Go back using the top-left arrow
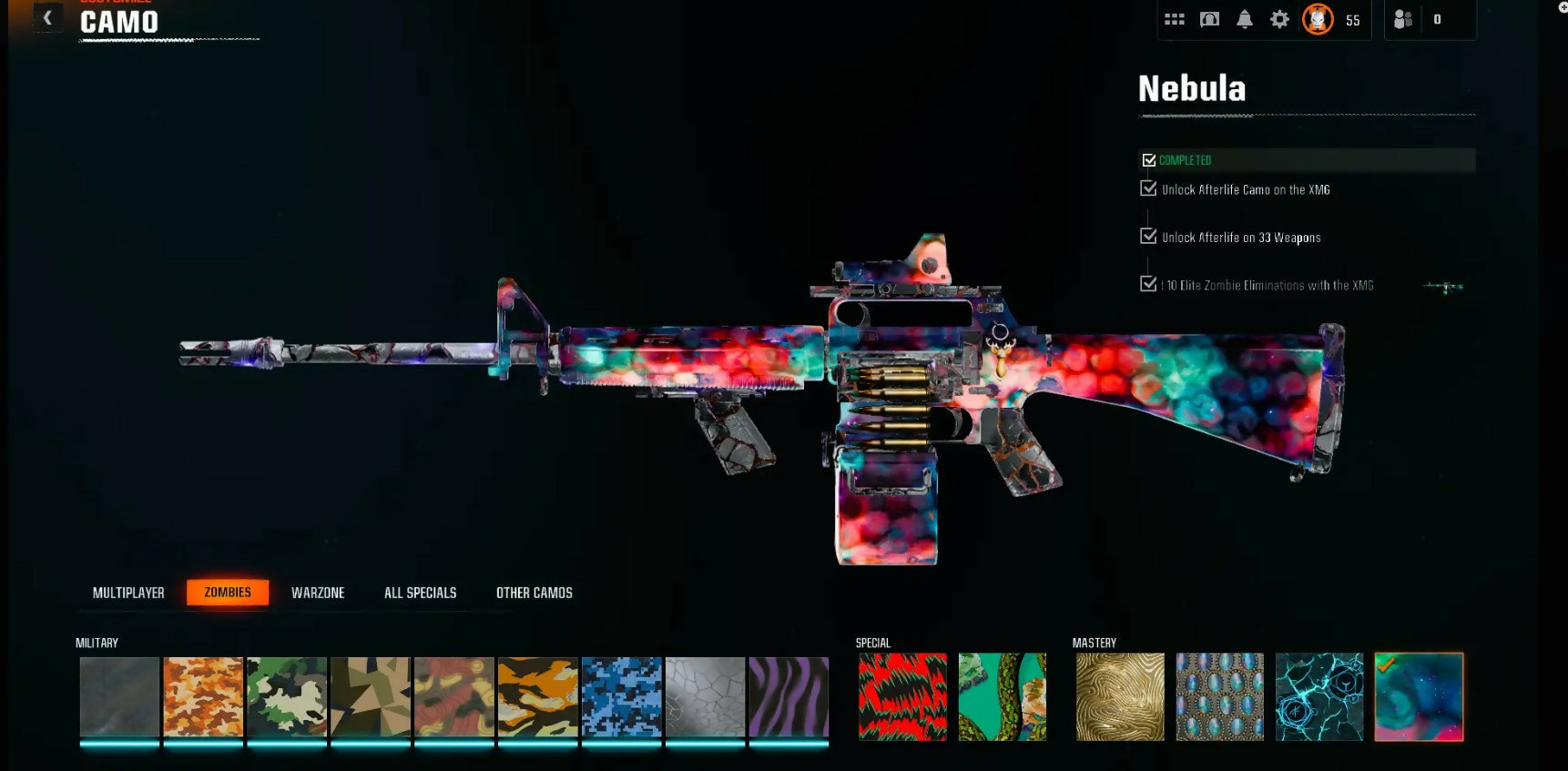 [47, 18]
